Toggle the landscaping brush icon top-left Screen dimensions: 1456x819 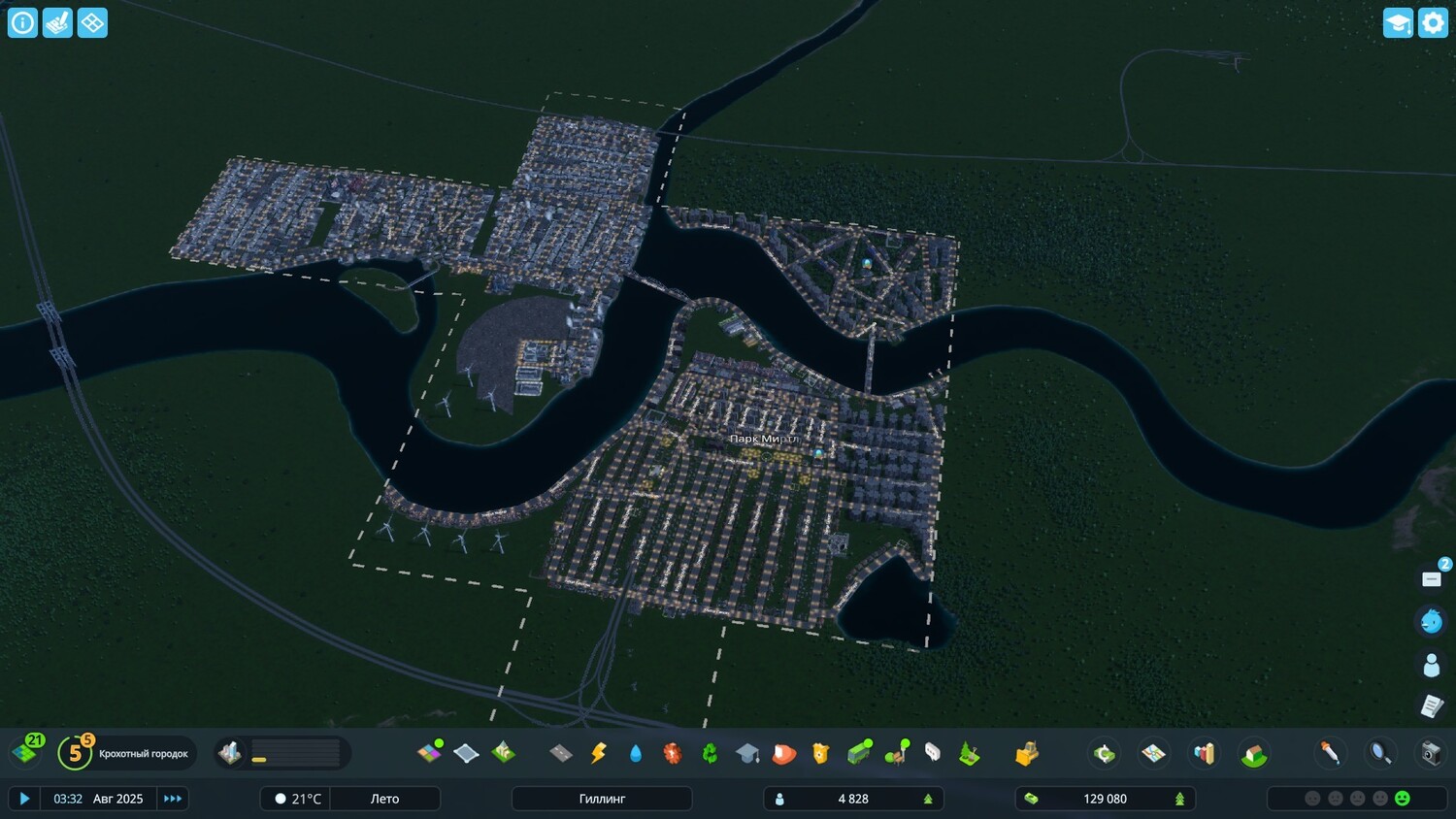click(x=56, y=21)
